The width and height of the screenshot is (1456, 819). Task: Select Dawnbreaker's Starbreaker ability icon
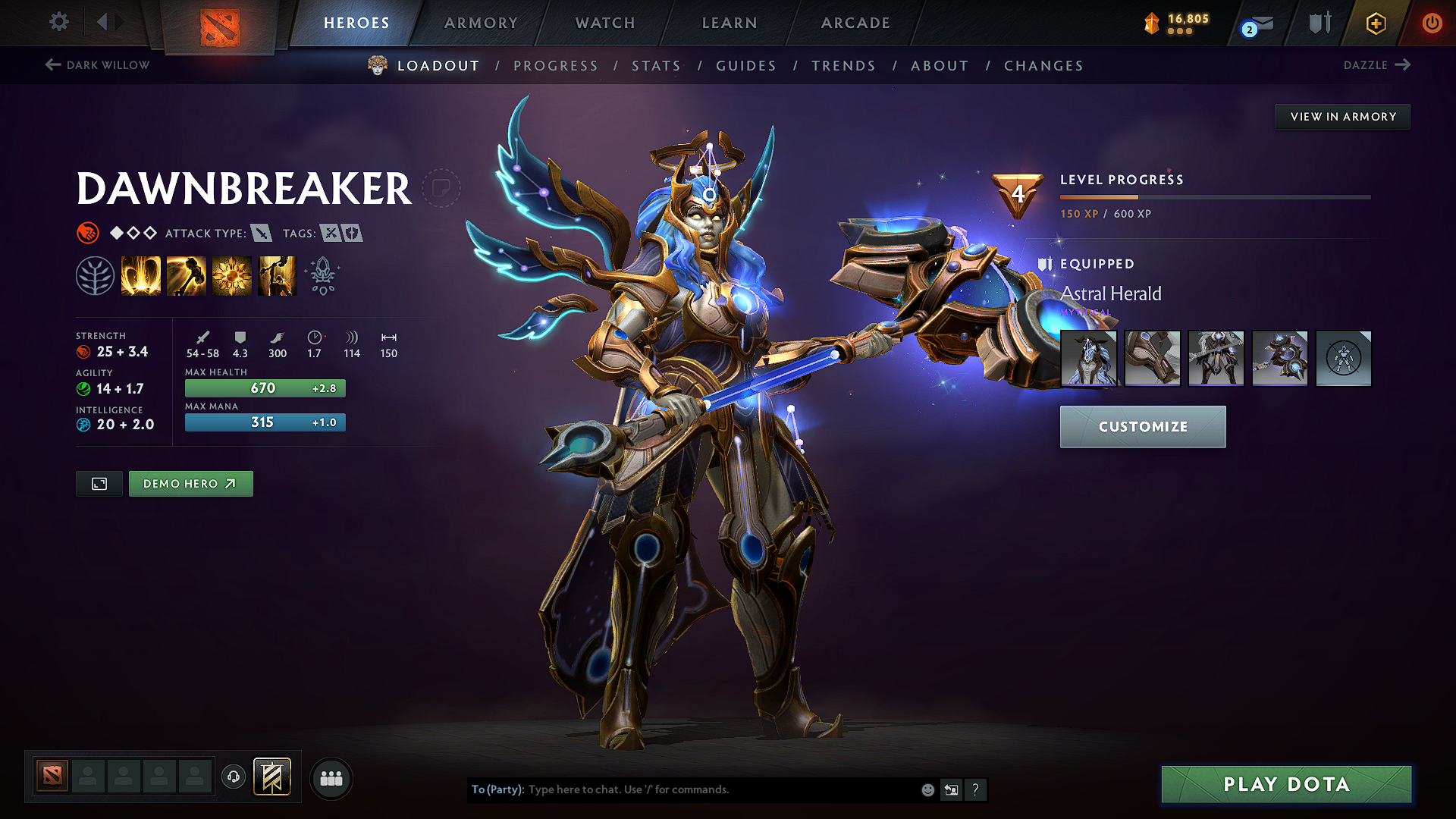141,275
